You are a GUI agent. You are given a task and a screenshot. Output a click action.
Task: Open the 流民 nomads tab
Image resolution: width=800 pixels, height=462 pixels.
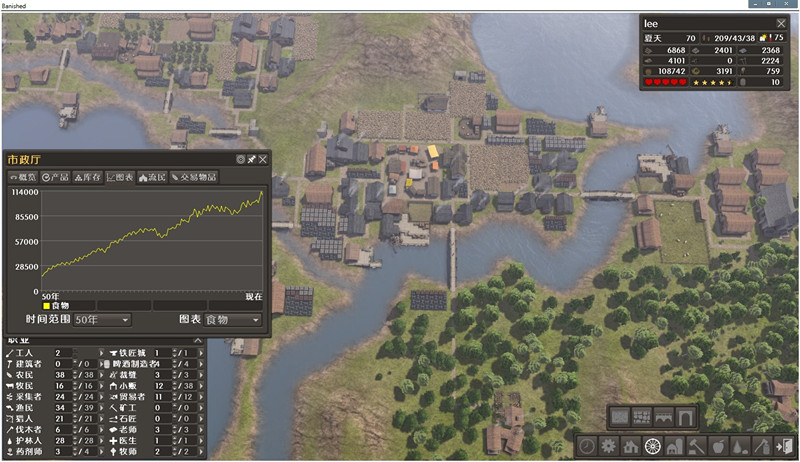152,177
